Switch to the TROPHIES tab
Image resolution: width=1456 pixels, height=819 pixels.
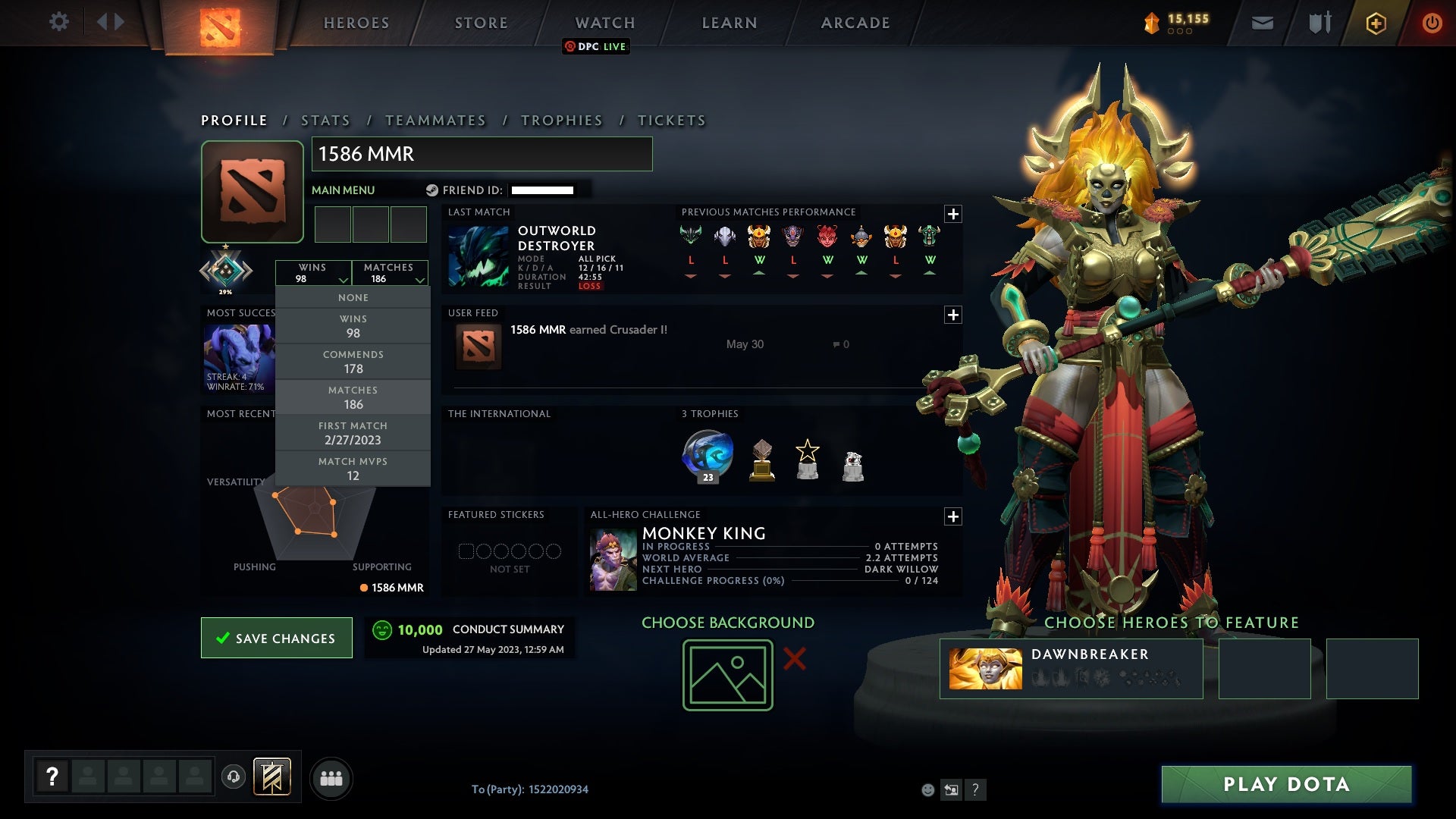click(560, 120)
